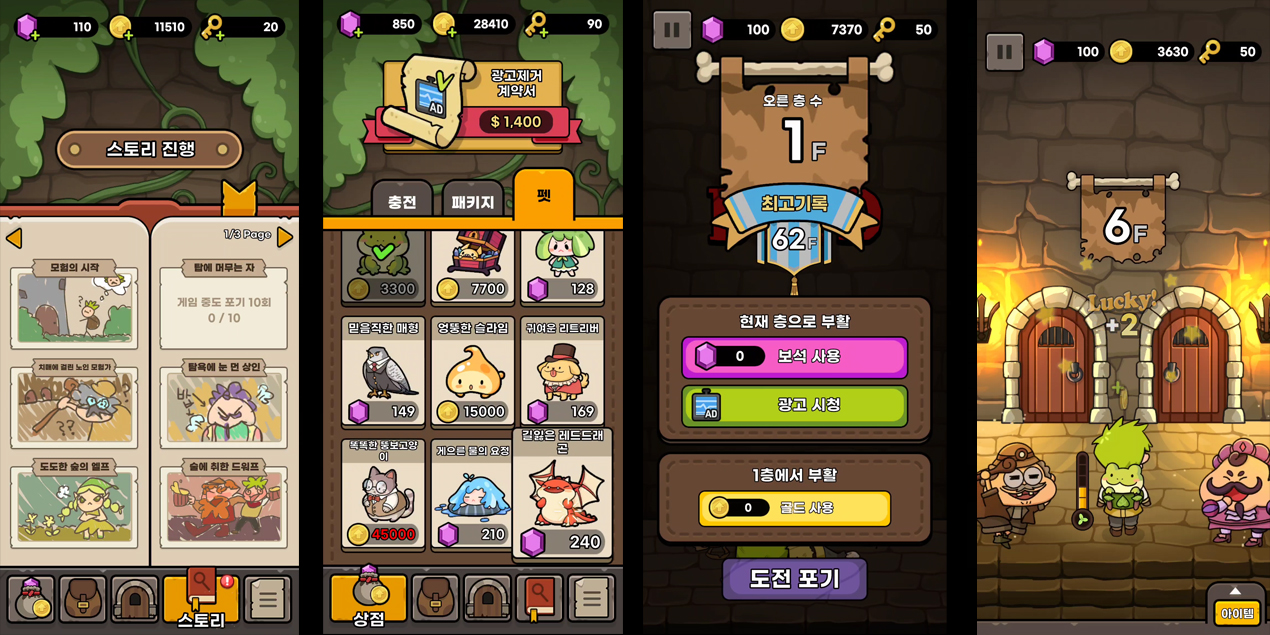Revive using gems with 보석 사용
The image size is (1270, 635).
click(795, 357)
